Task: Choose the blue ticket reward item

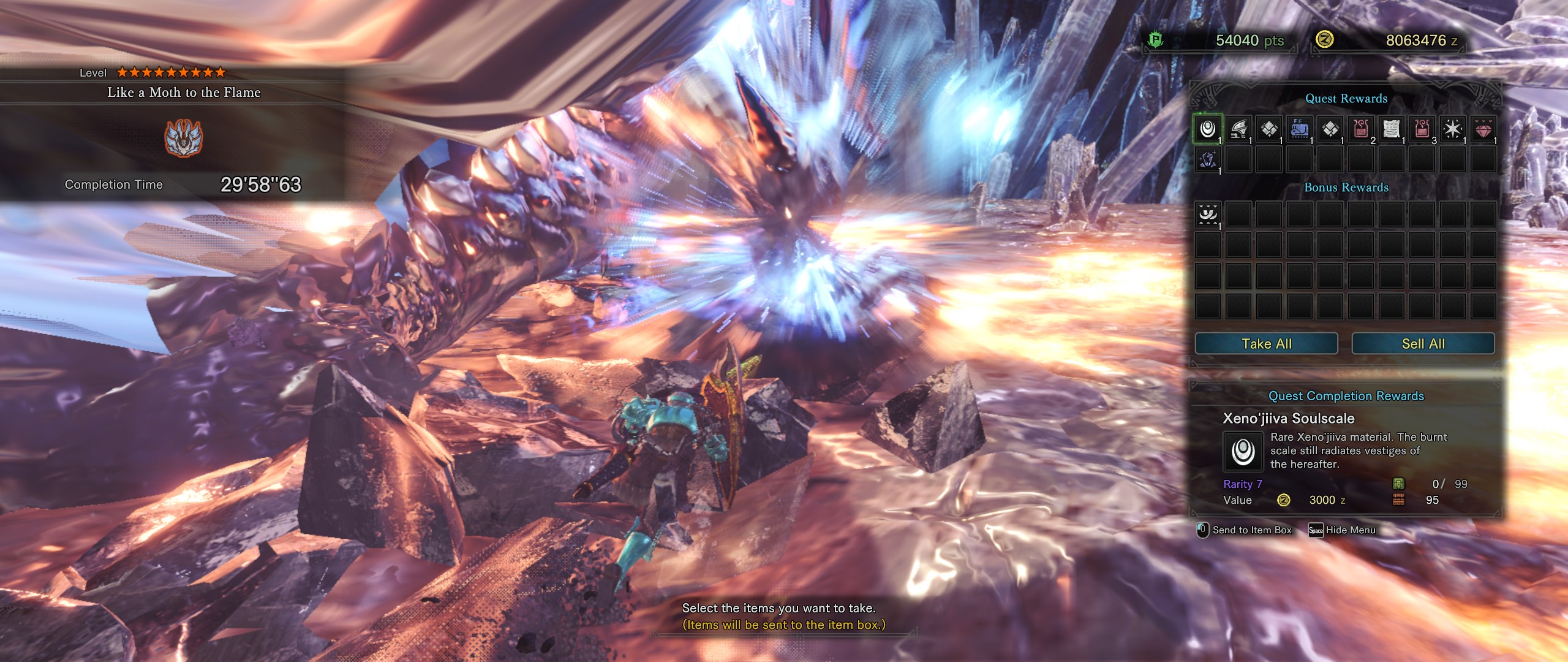Action: coord(1299,129)
